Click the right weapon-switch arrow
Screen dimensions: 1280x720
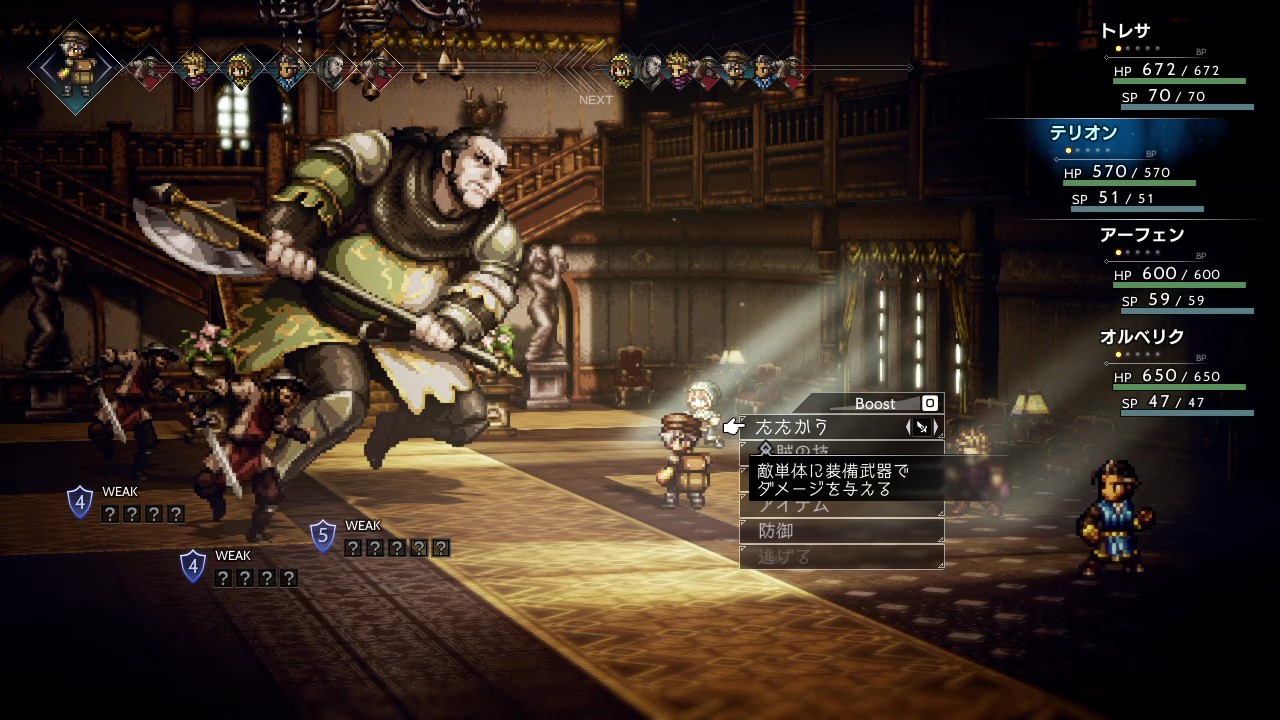tap(936, 427)
